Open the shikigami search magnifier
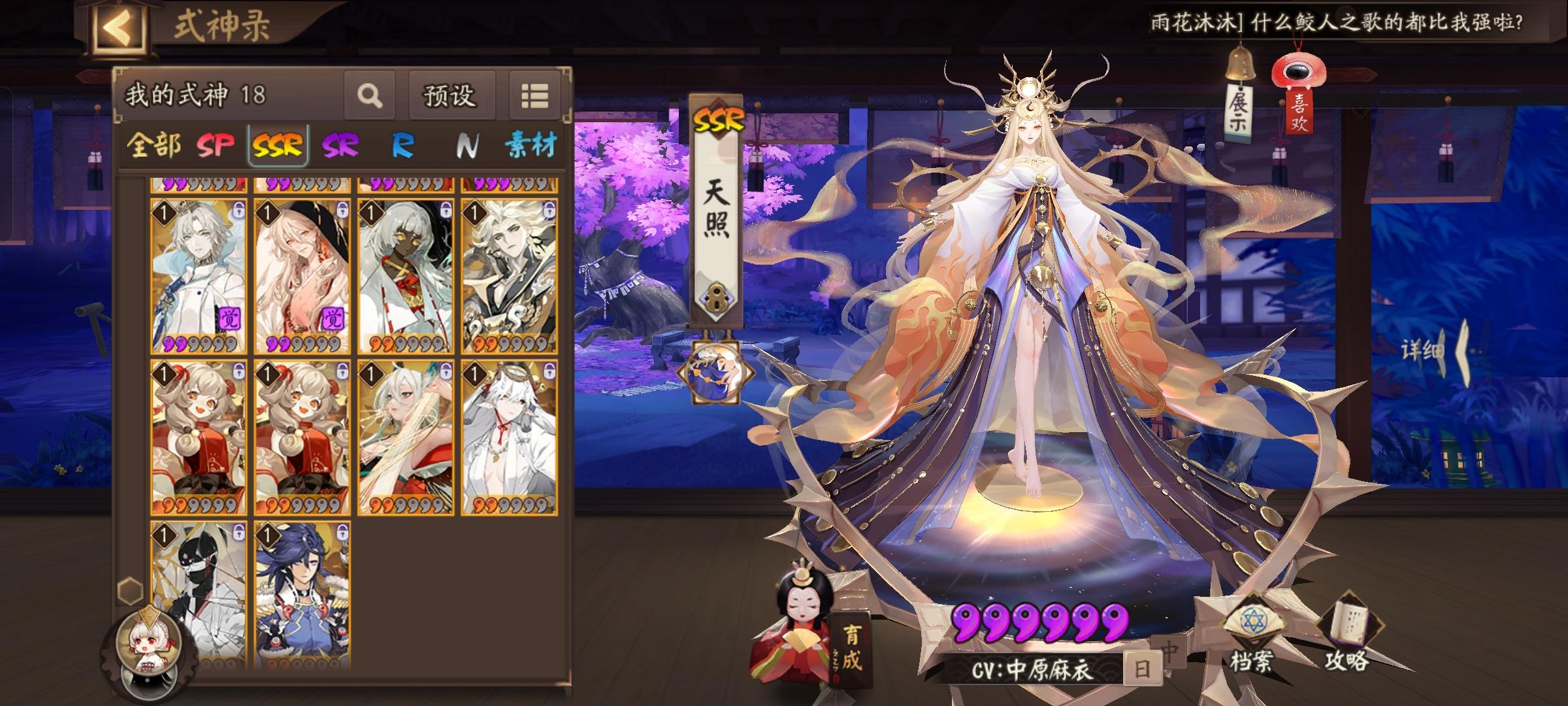The height and width of the screenshot is (706, 1568). pyautogui.click(x=370, y=96)
